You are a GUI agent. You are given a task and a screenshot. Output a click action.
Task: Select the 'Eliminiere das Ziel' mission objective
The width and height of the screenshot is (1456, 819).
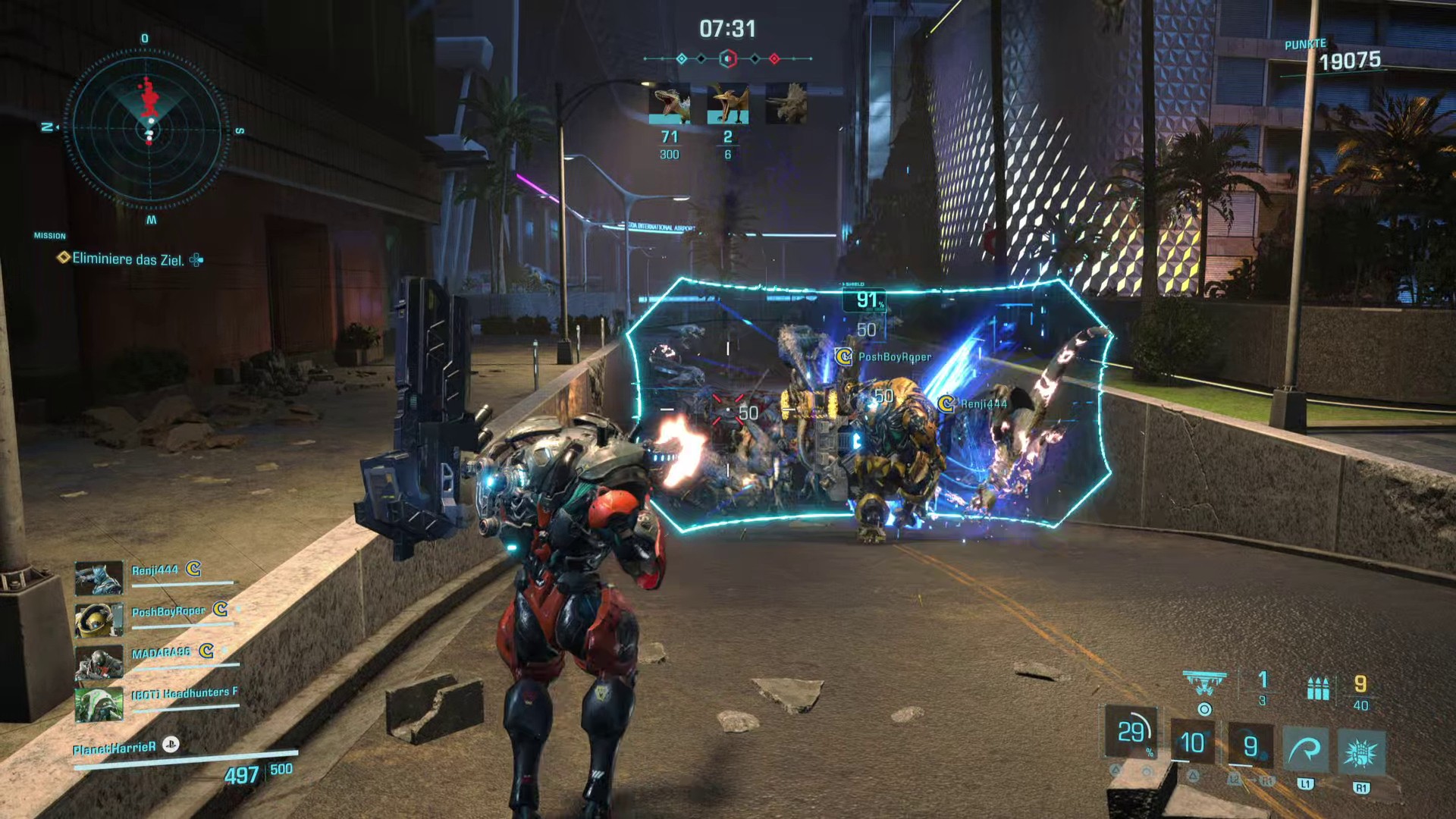tap(127, 259)
